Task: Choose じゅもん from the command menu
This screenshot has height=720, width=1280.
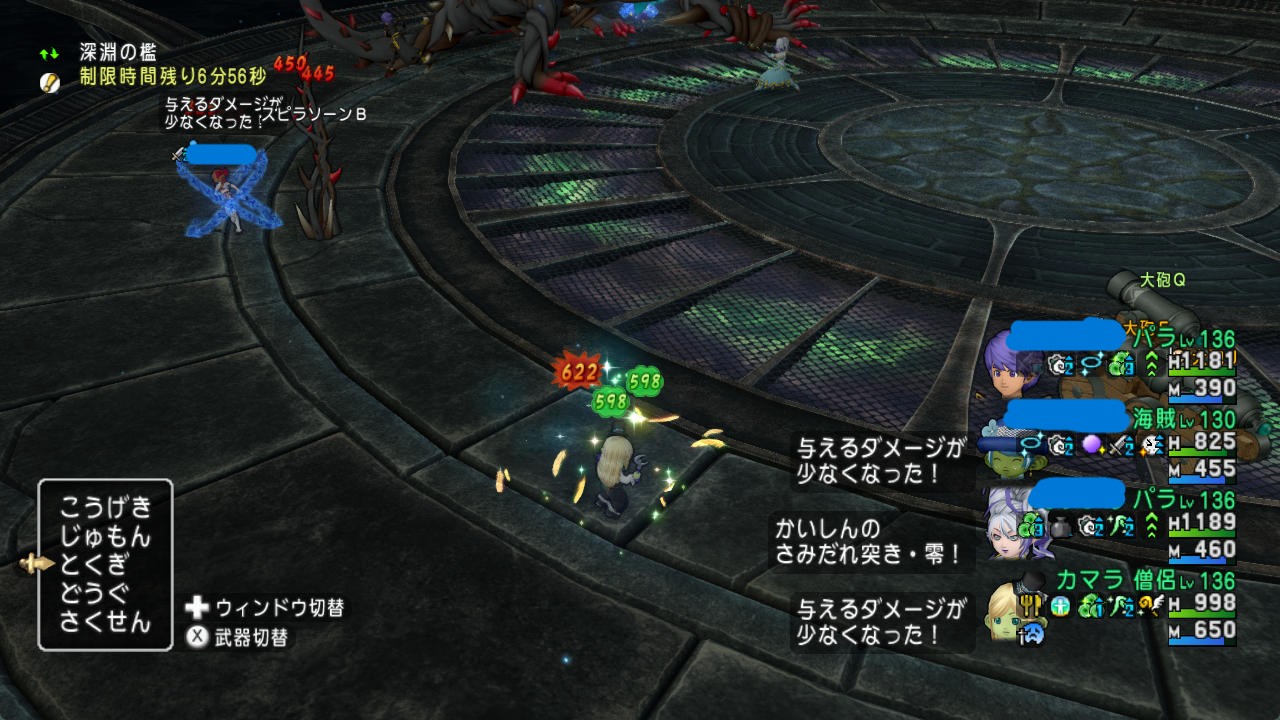Action: [105, 535]
